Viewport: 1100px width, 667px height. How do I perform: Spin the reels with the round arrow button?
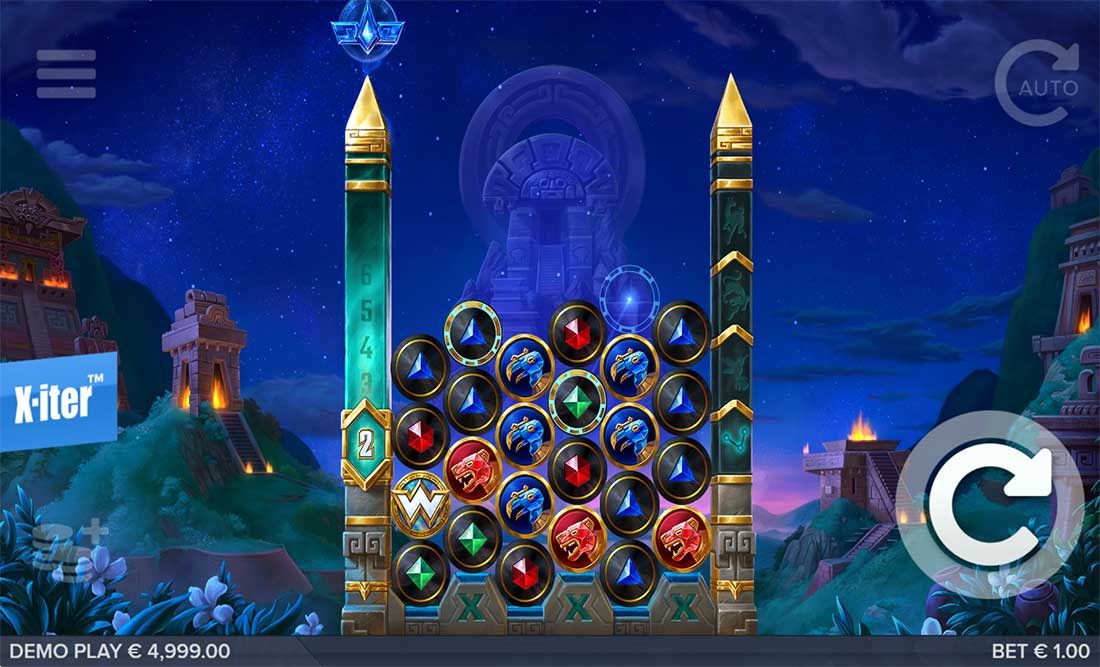[x=990, y=503]
